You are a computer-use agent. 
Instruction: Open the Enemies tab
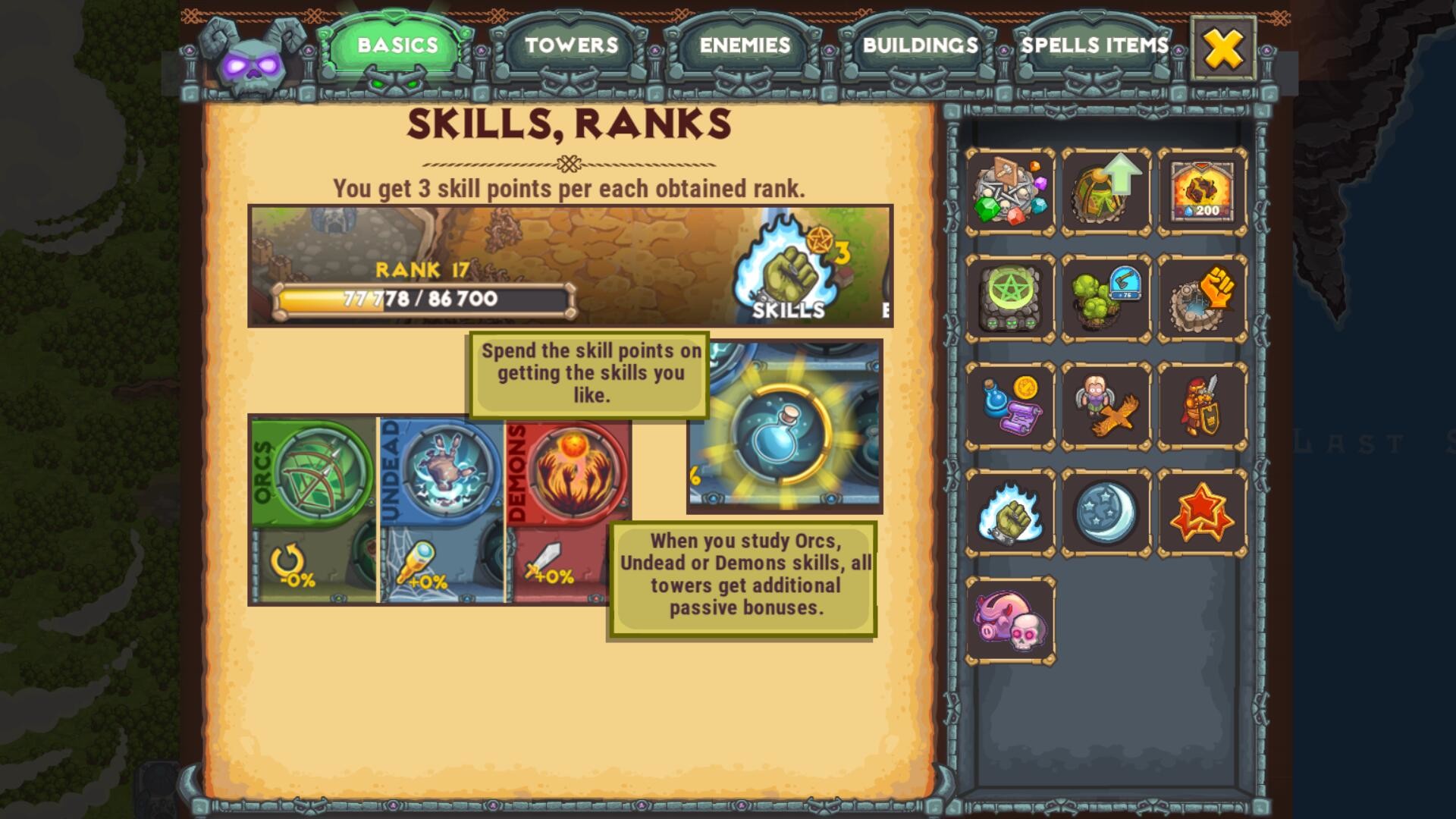click(745, 47)
